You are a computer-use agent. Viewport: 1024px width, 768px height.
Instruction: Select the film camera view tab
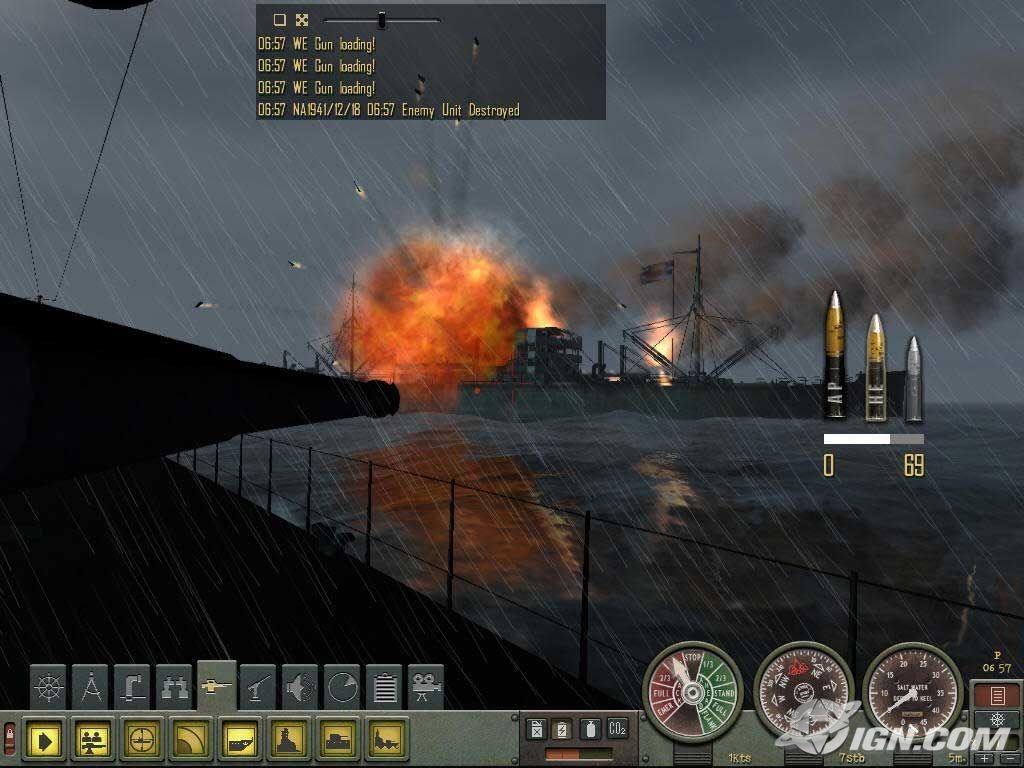coord(426,687)
